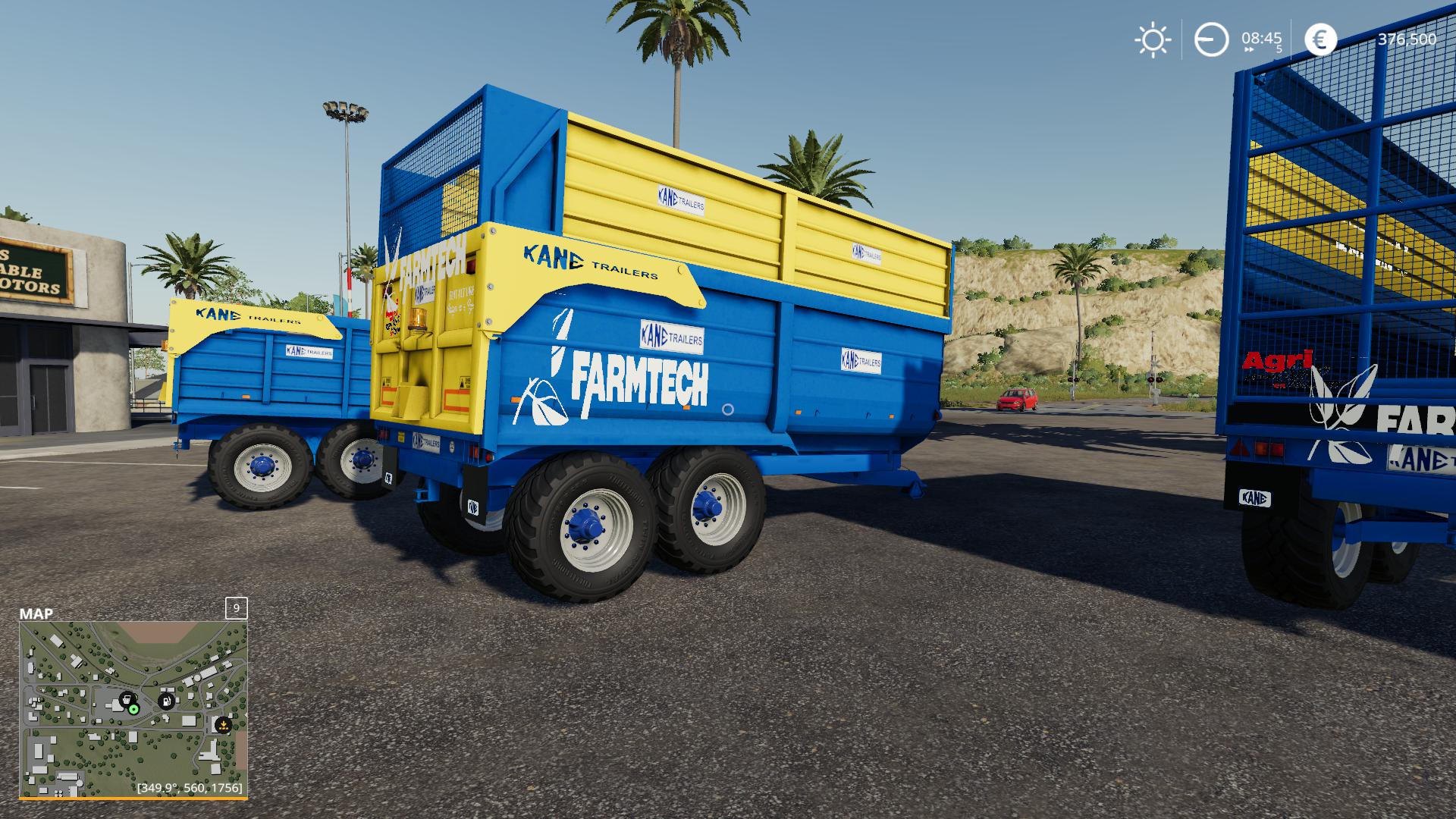Select the shop cart marker on the minimap
This screenshot has height=819, width=1456.
click(126, 699)
